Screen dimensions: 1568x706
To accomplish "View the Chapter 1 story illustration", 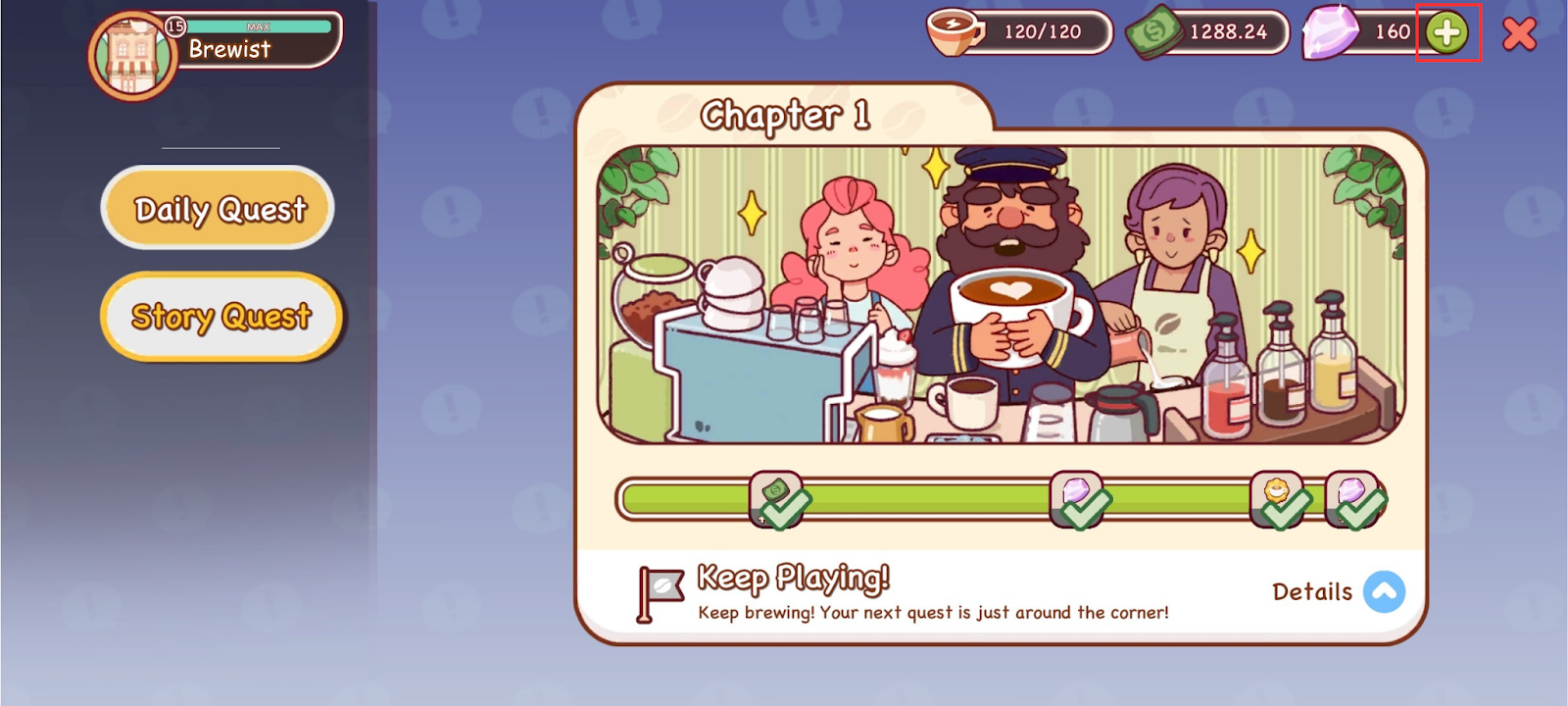I will [1000, 294].
